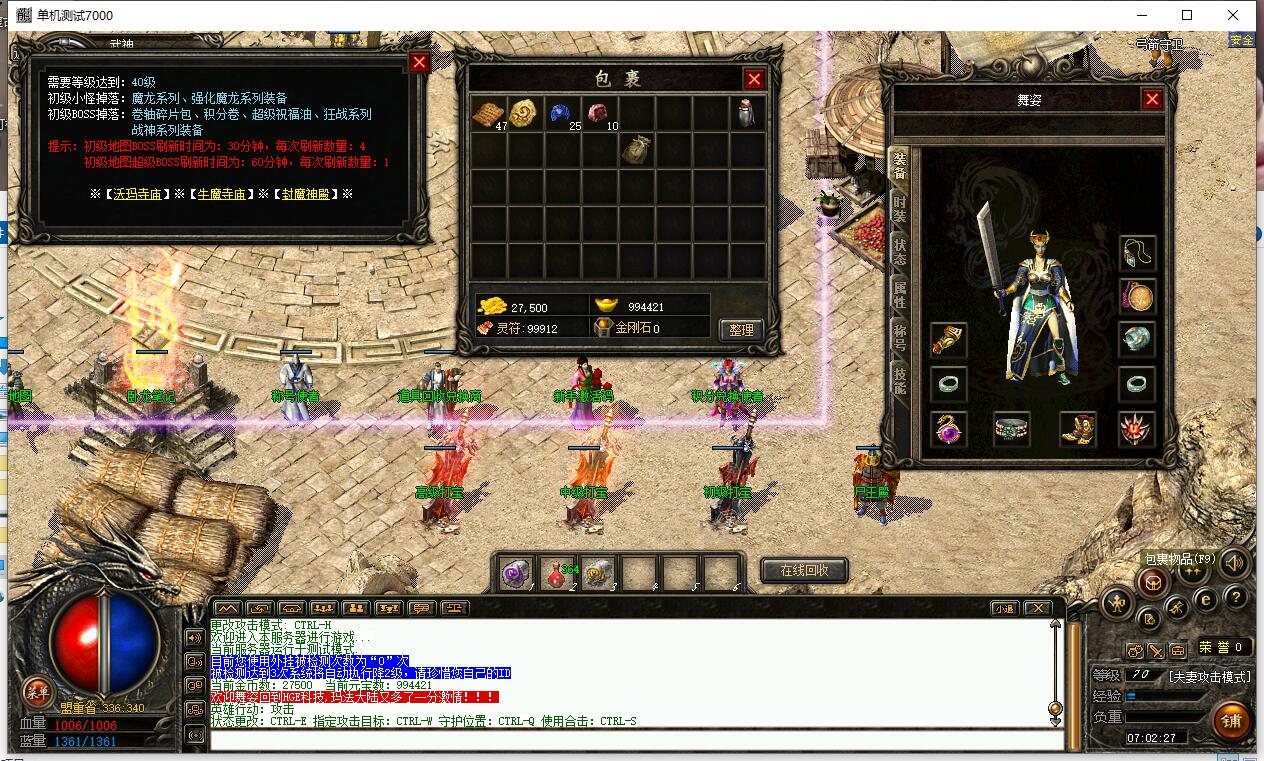Screen dimensions: 1264x761
Task: Select the 封魔神殿 map link
Action: (x=304, y=194)
